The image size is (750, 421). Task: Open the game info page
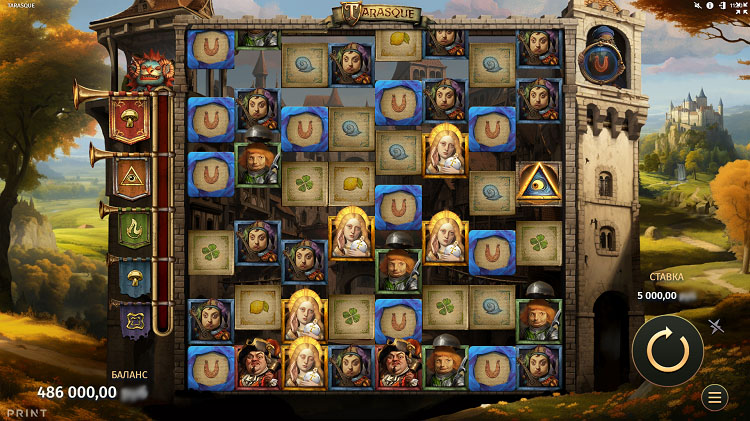(x=710, y=5)
